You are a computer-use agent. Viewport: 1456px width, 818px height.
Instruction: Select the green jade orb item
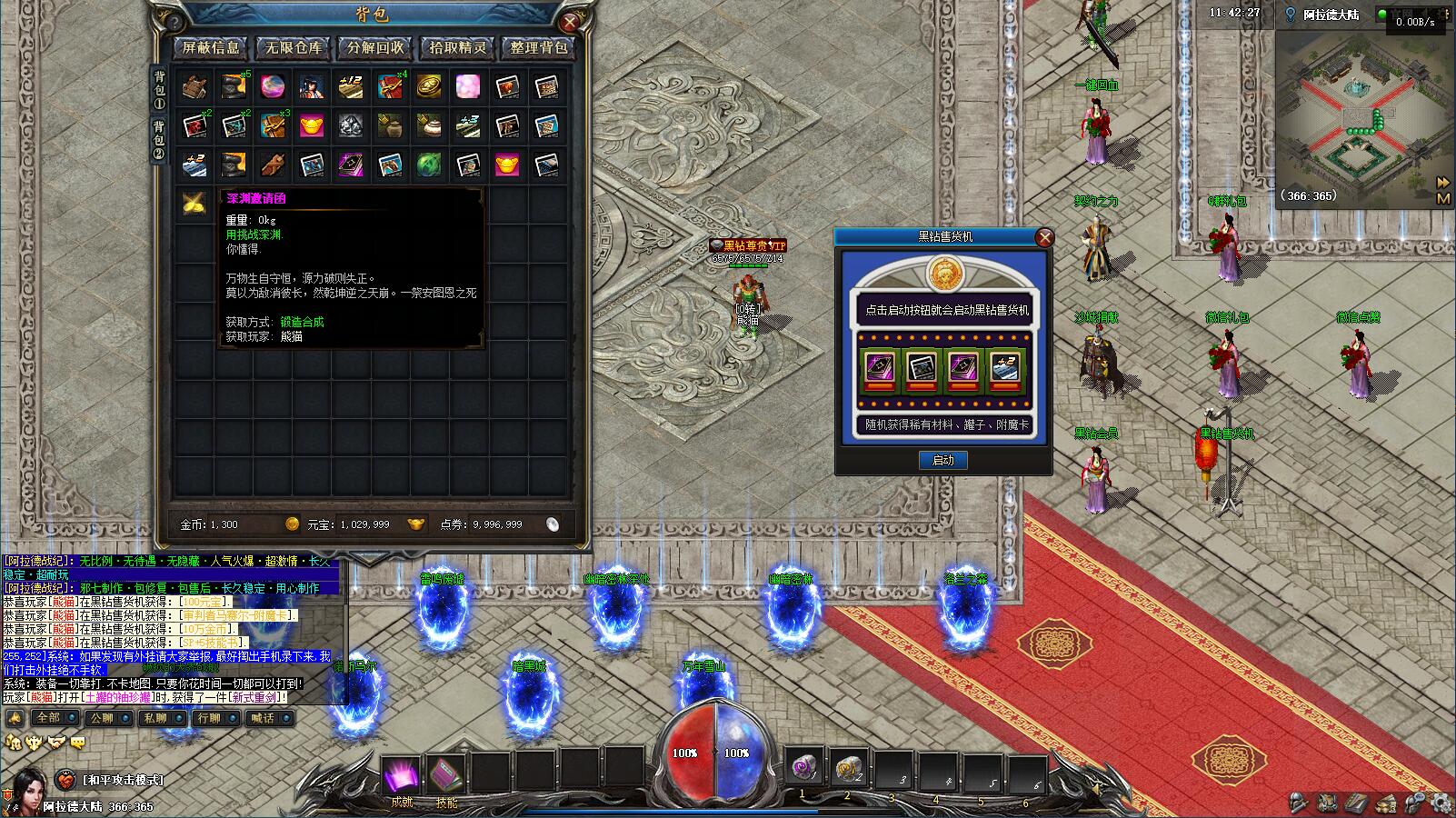click(429, 165)
